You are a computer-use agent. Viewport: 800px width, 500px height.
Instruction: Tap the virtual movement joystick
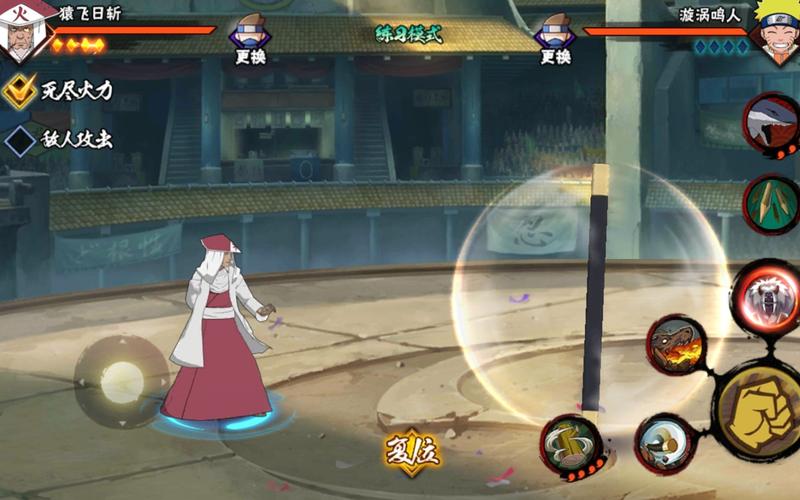122,382
